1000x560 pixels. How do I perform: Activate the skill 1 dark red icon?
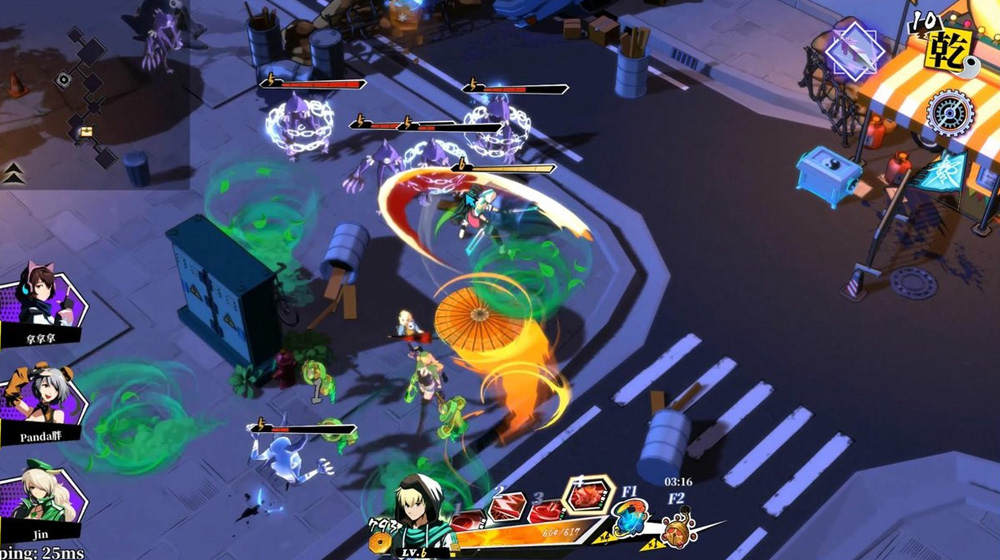click(x=468, y=519)
